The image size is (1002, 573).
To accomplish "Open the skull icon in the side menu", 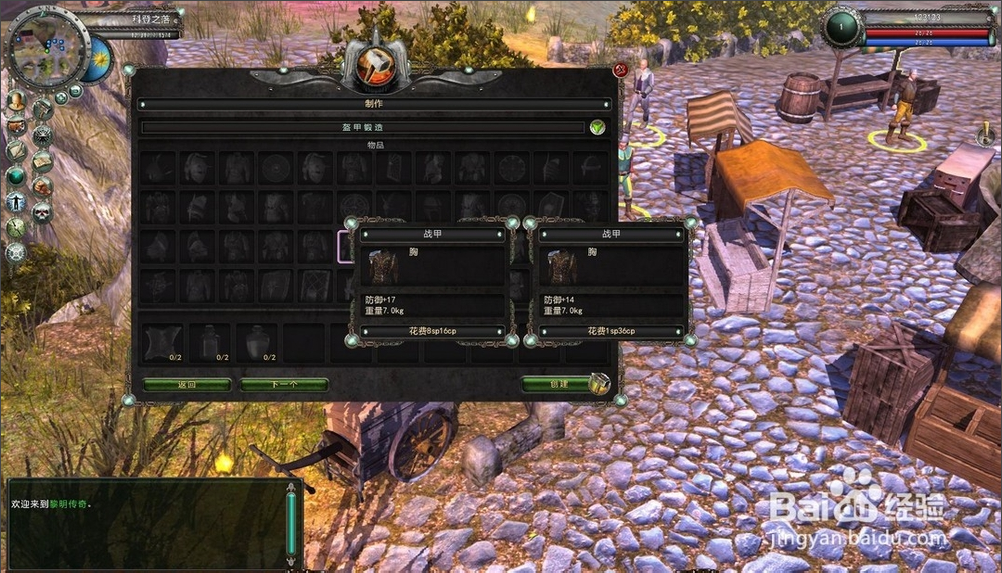I will (x=42, y=211).
